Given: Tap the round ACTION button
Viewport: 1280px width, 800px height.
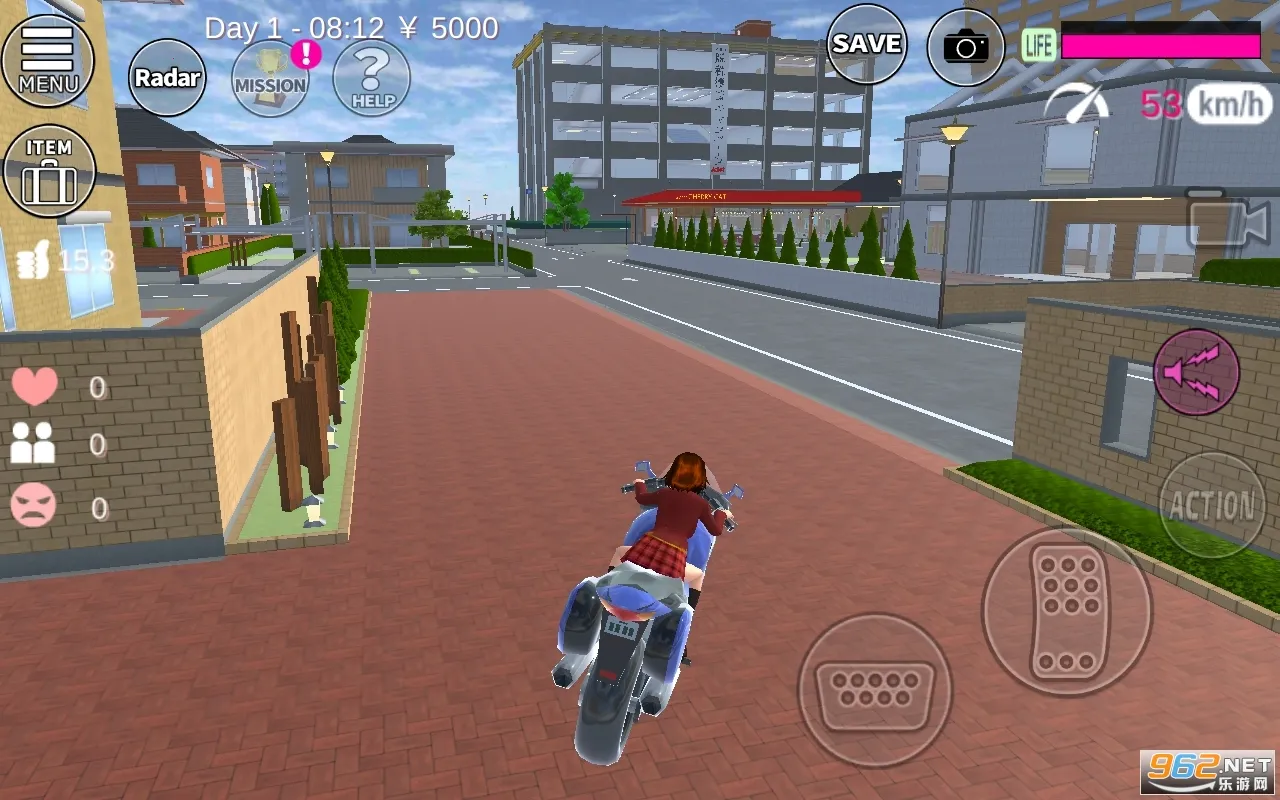Looking at the screenshot, I should 1212,506.
